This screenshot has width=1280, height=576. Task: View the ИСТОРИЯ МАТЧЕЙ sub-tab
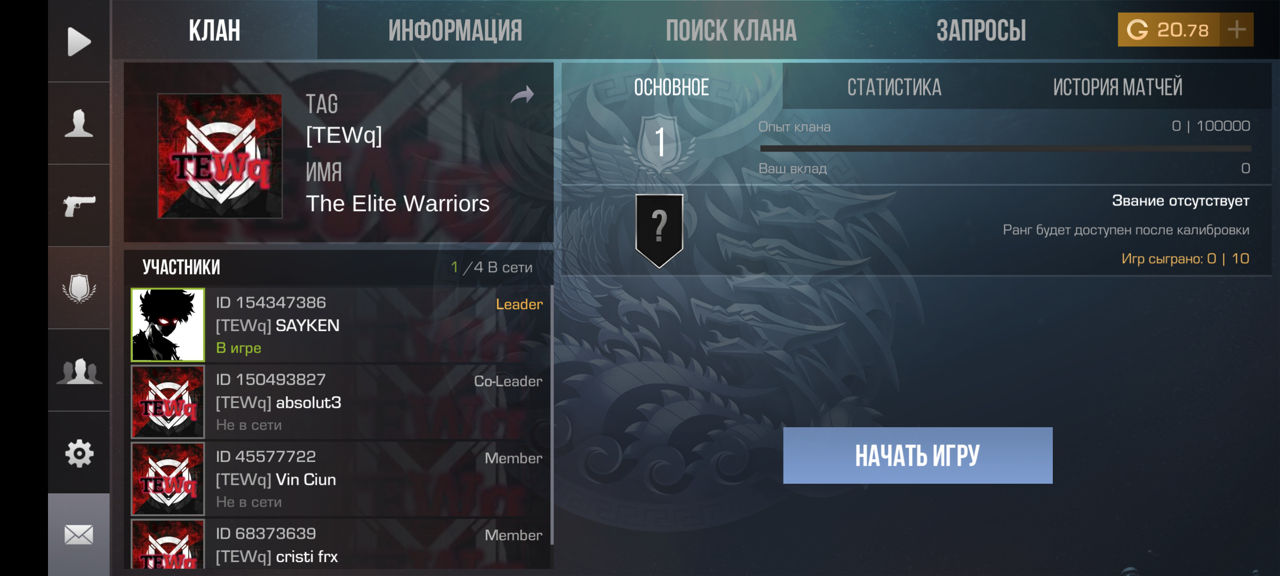[1117, 88]
